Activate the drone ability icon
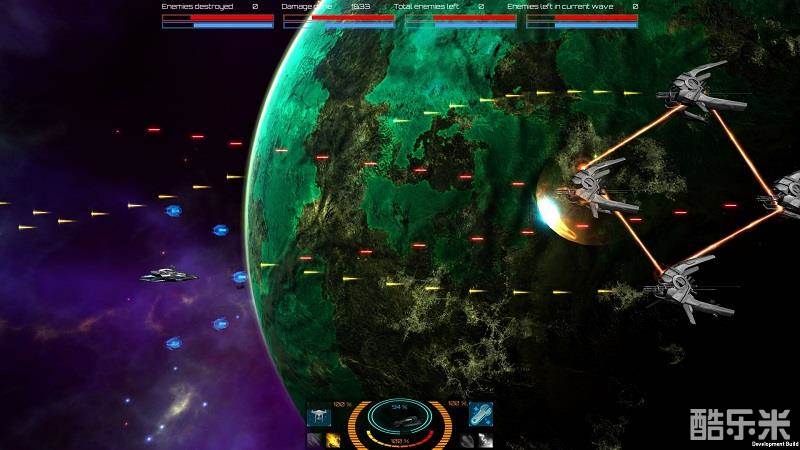 pyautogui.click(x=319, y=415)
